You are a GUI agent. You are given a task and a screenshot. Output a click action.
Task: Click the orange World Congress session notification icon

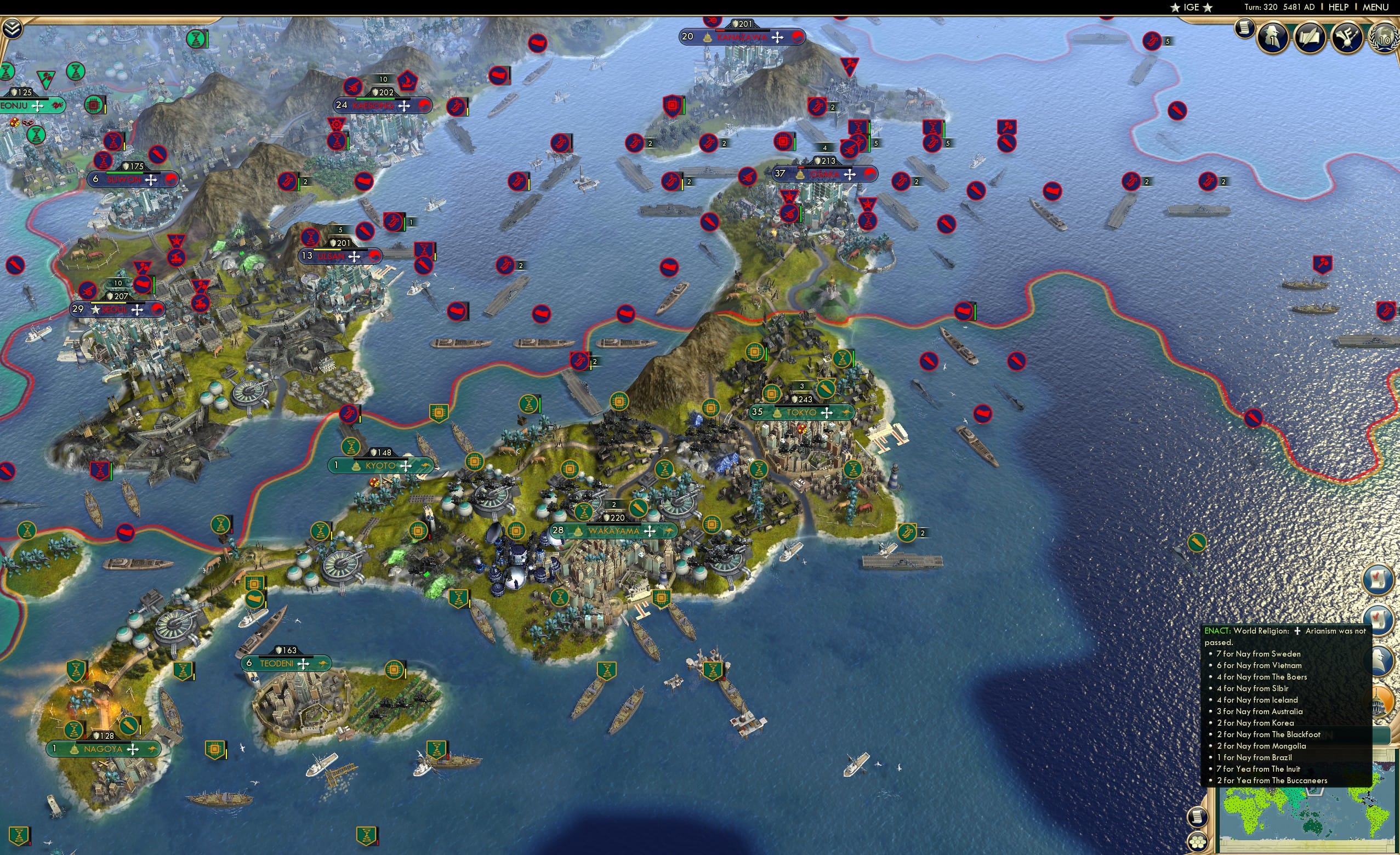[1382, 700]
